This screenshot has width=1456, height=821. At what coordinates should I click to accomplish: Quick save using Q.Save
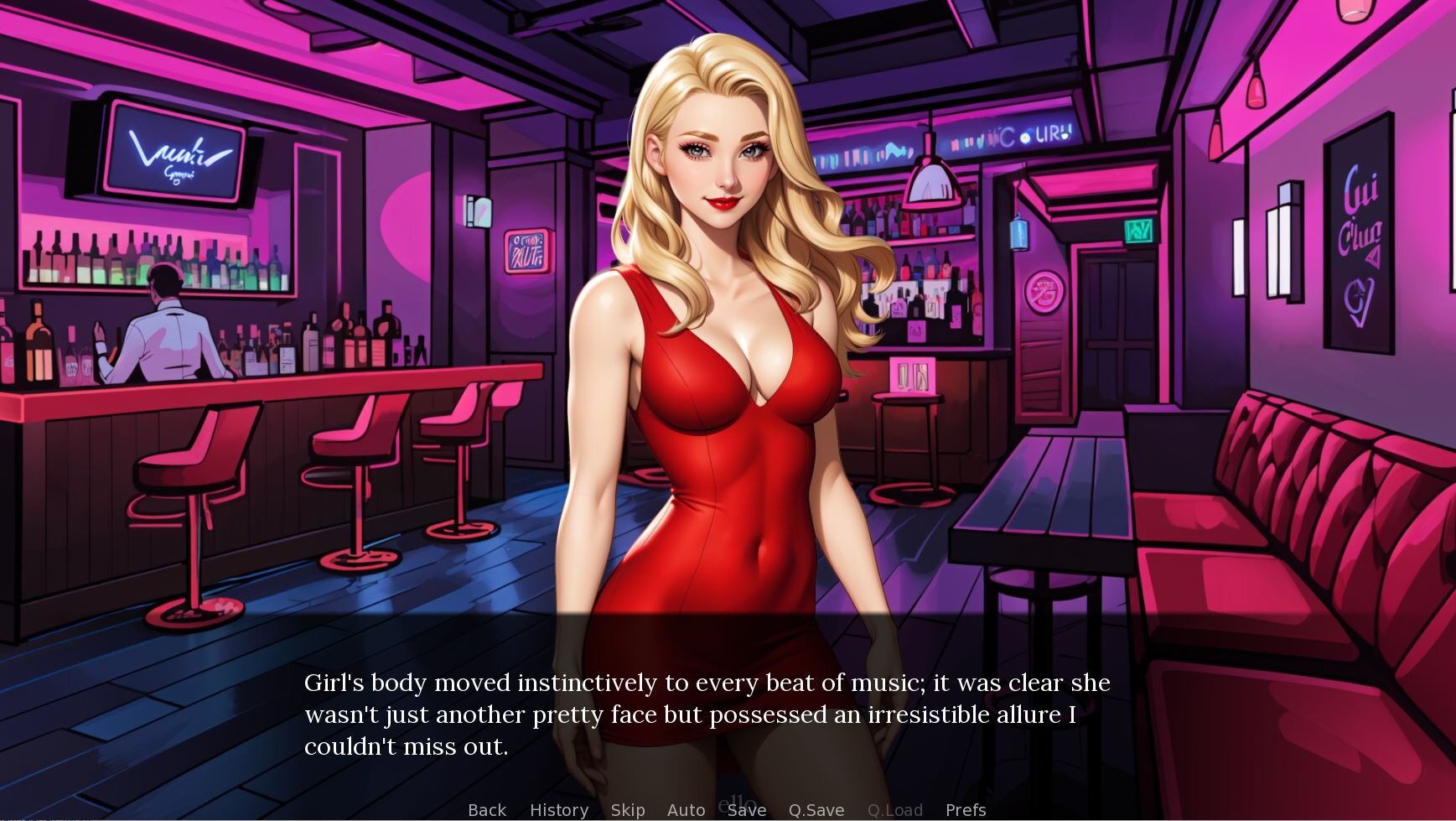[816, 810]
